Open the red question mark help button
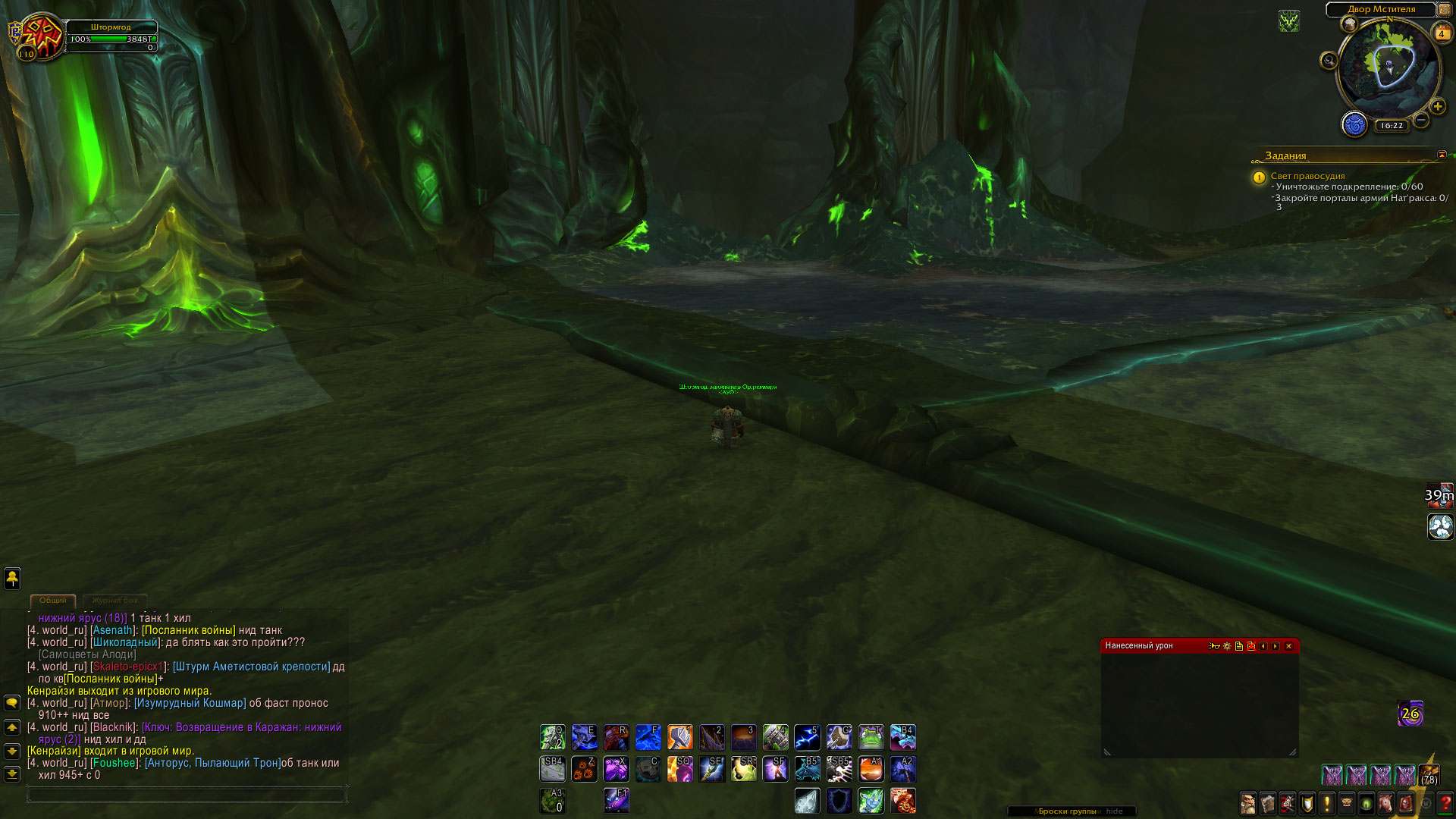This screenshot has height=819, width=1456. 1445,803
